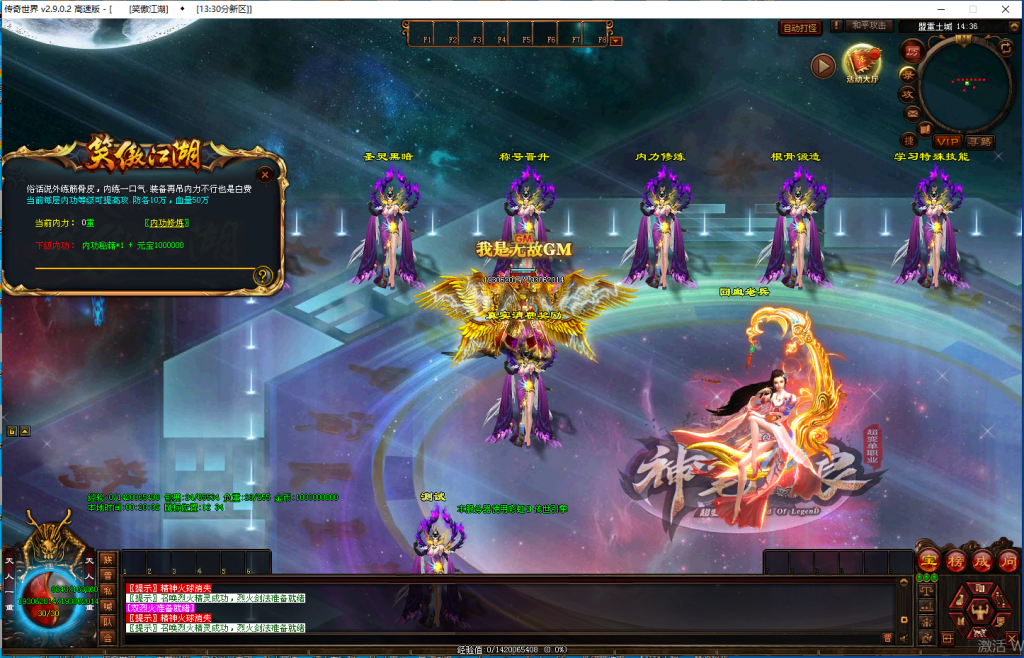
Task: Open the question mark help in dialog
Action: 263,276
